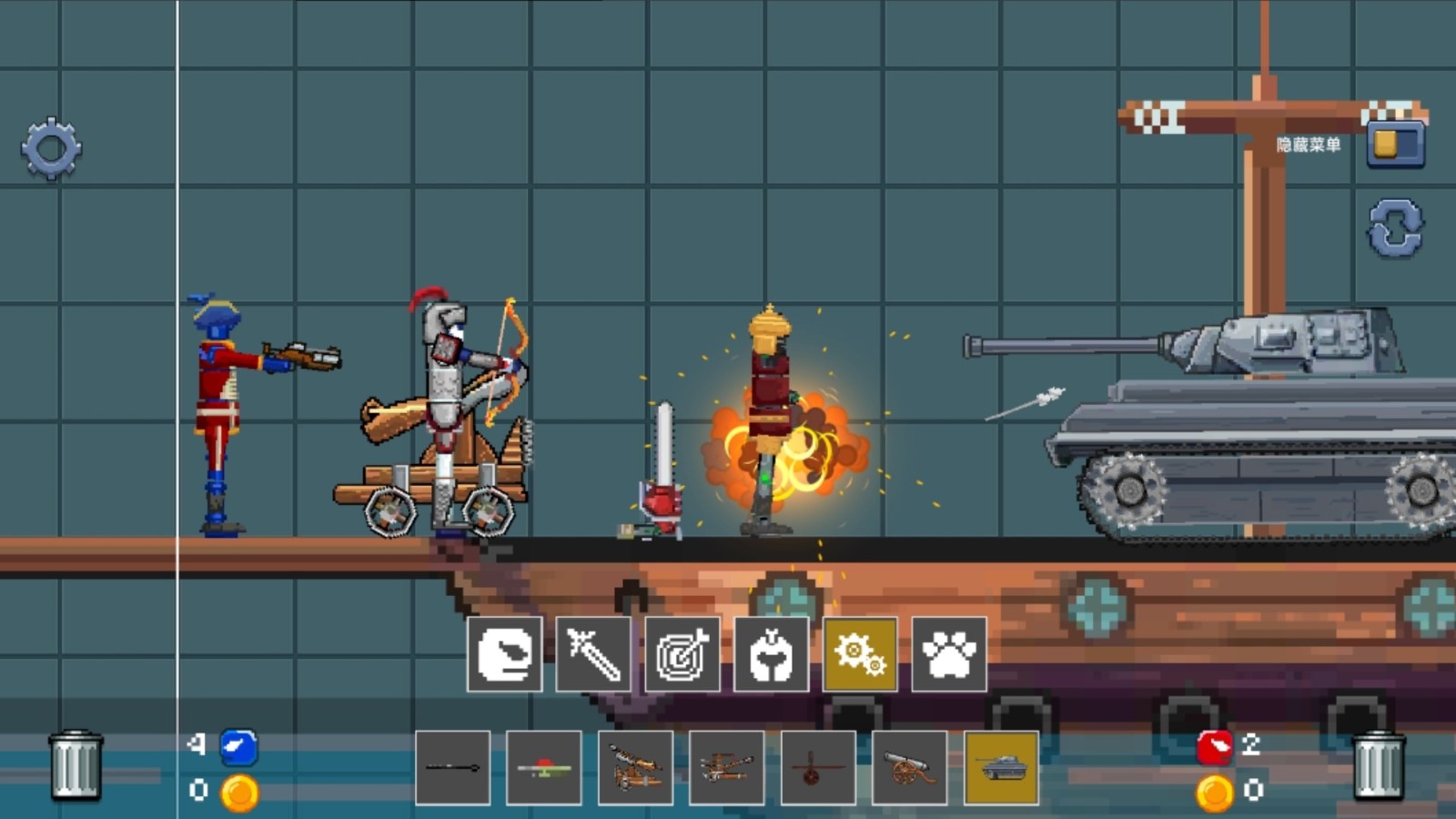Switch to the sword melee weapons category
The image size is (1456, 819).
[593, 654]
